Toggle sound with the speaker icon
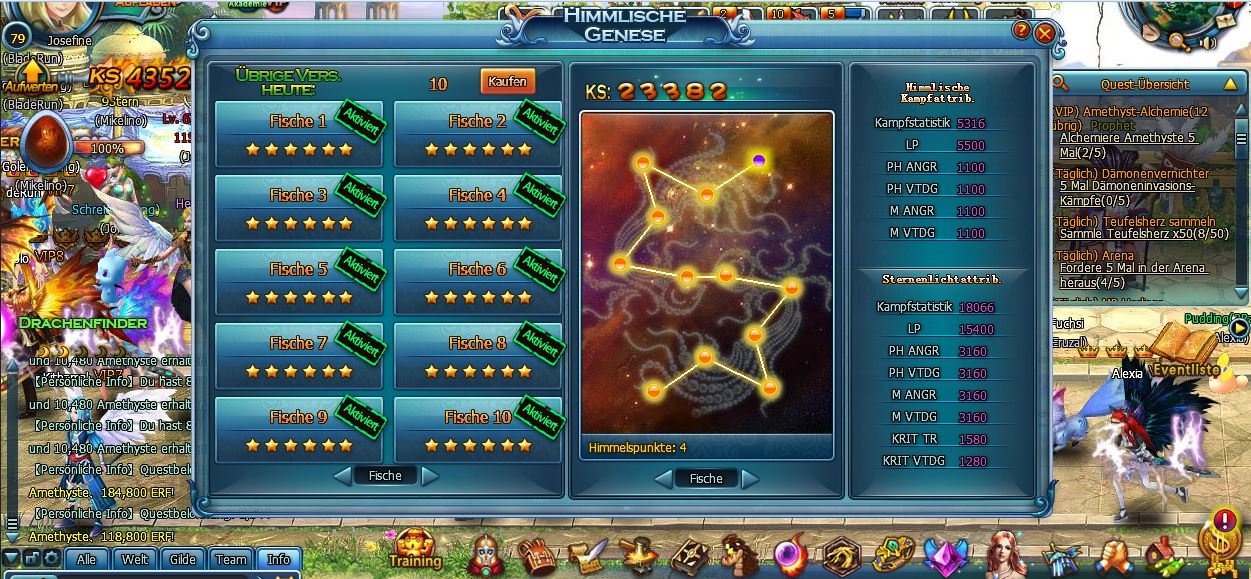The image size is (1251, 579). 1208,43
